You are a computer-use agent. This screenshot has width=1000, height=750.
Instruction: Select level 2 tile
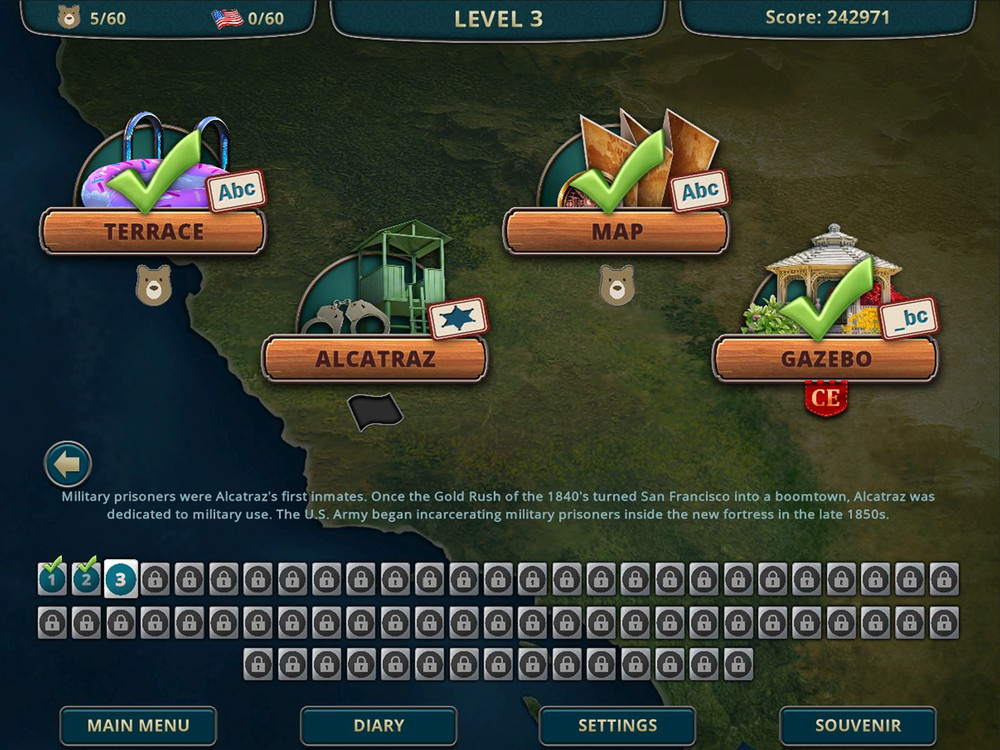coord(86,578)
